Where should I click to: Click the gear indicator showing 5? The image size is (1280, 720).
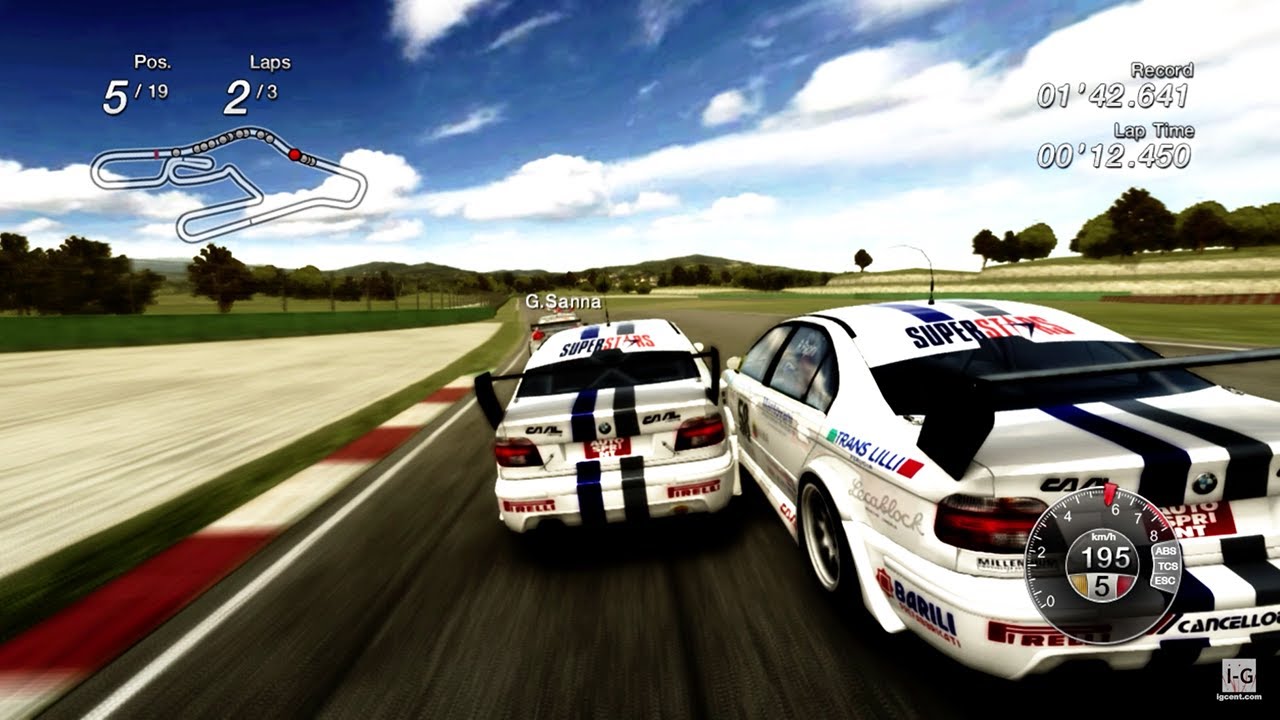[x=1103, y=583]
